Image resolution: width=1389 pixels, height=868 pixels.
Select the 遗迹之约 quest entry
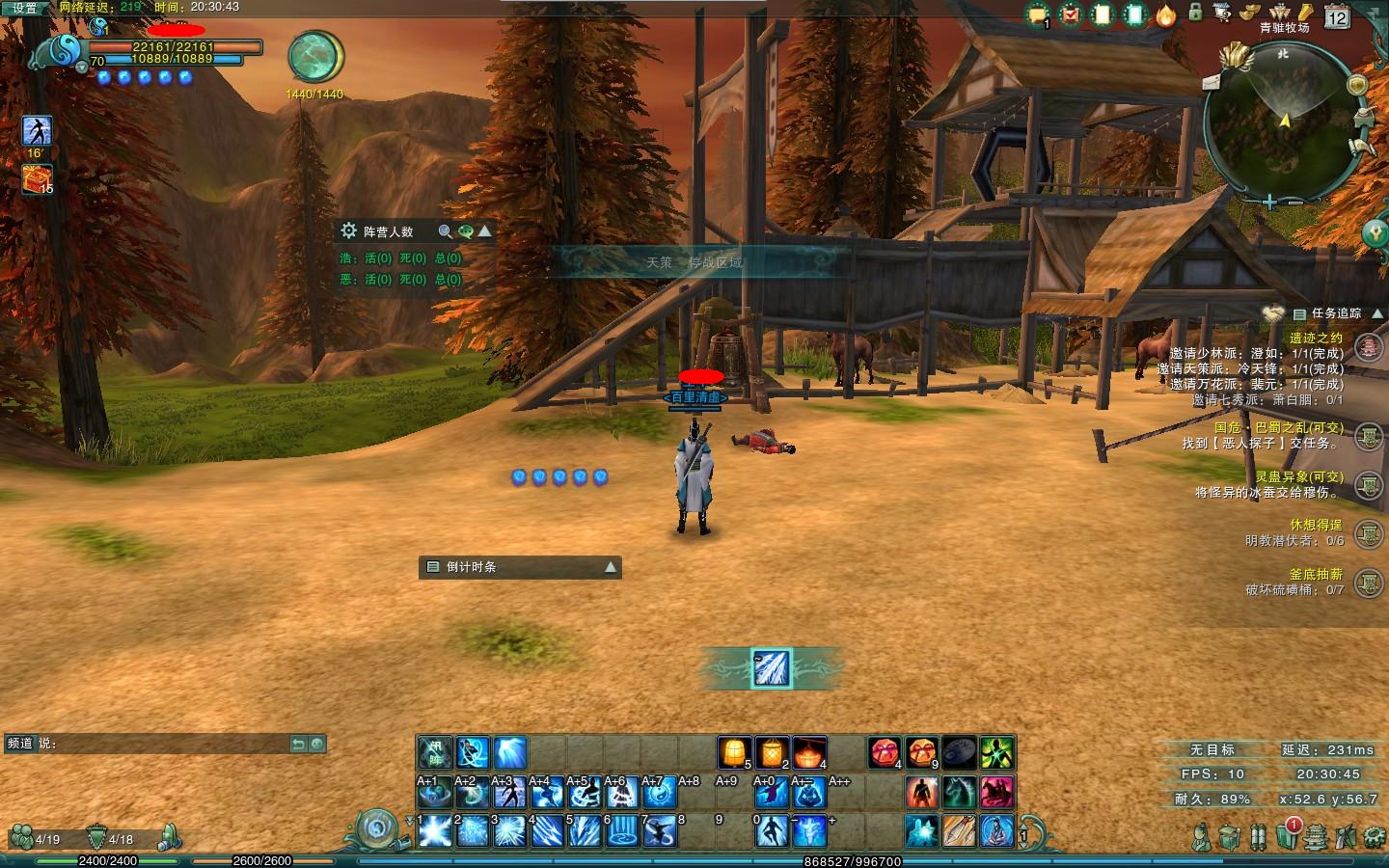[x=1316, y=338]
